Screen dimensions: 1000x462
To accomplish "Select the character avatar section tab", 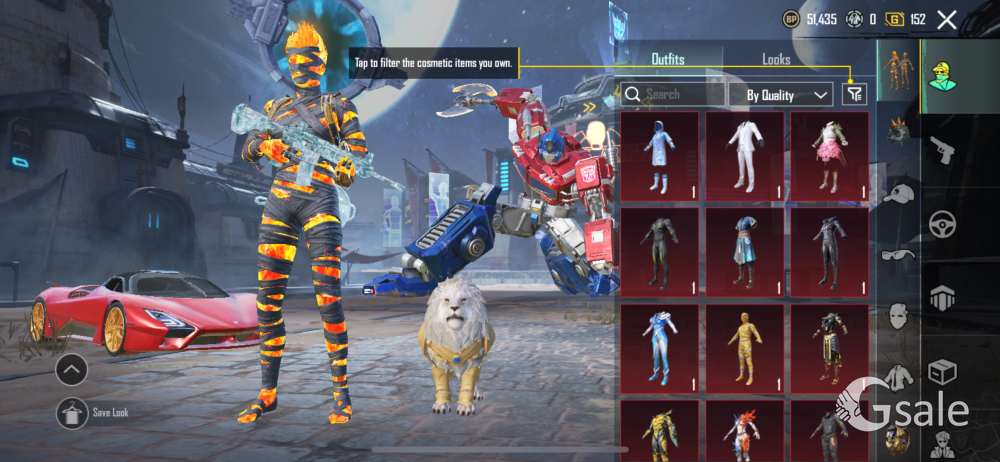I will click(x=942, y=74).
